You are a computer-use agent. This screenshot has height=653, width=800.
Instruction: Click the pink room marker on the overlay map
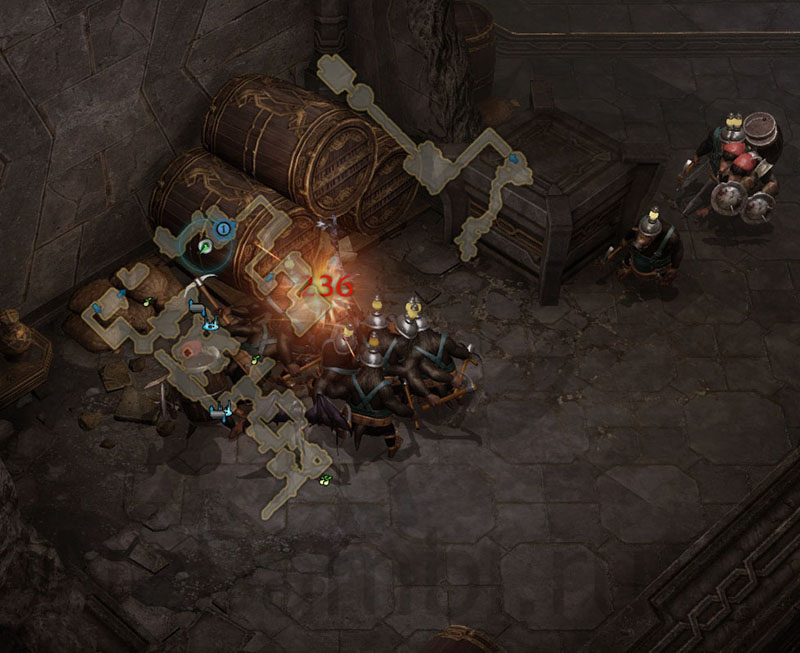(190, 350)
